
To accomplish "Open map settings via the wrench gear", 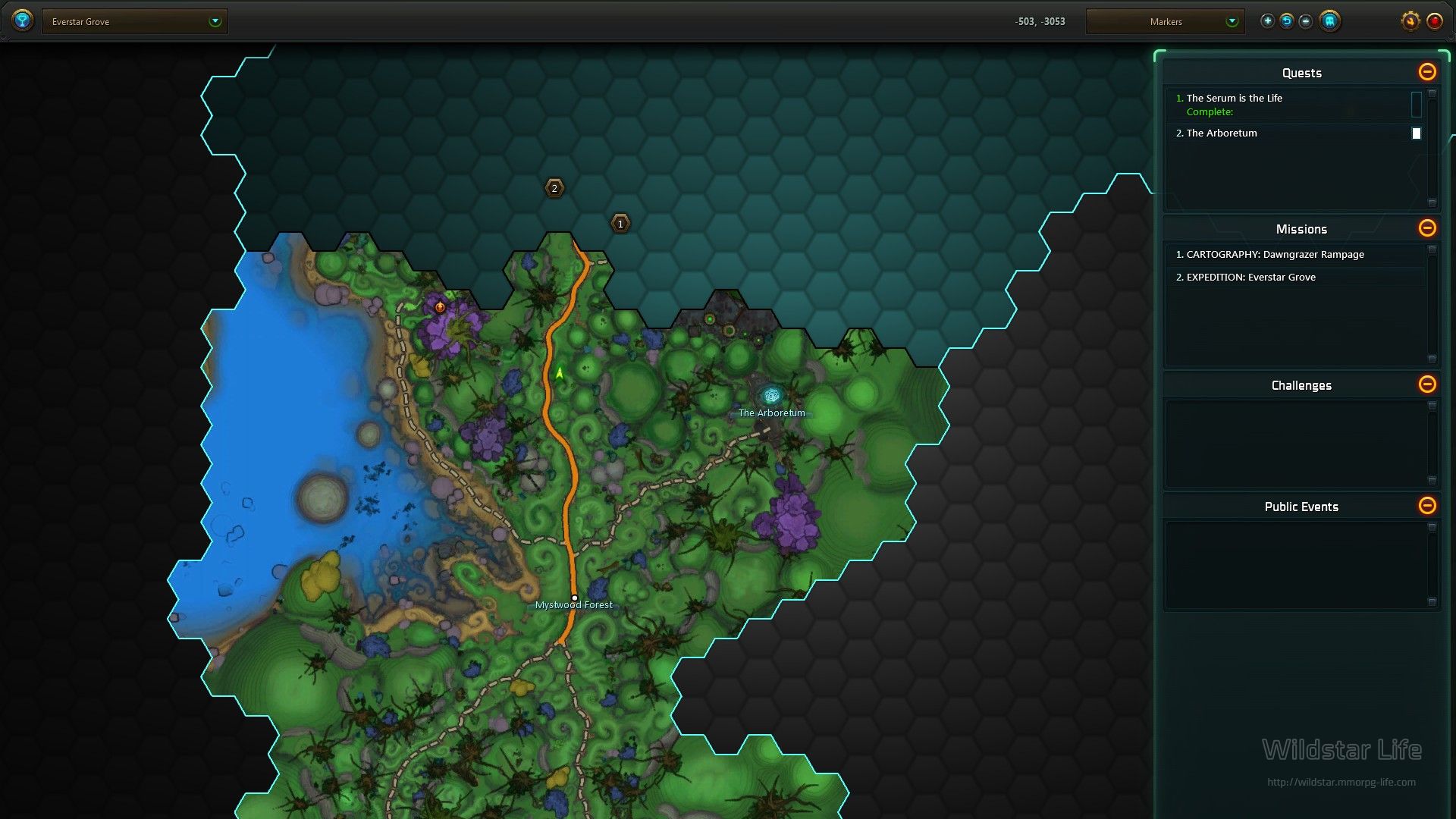I will pyautogui.click(x=1410, y=21).
